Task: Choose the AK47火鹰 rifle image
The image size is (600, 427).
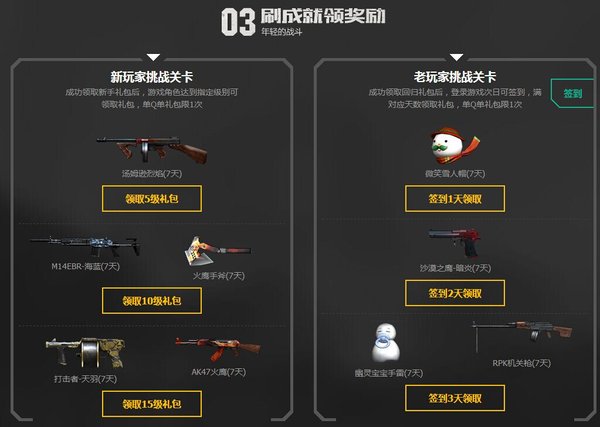Action: point(210,350)
